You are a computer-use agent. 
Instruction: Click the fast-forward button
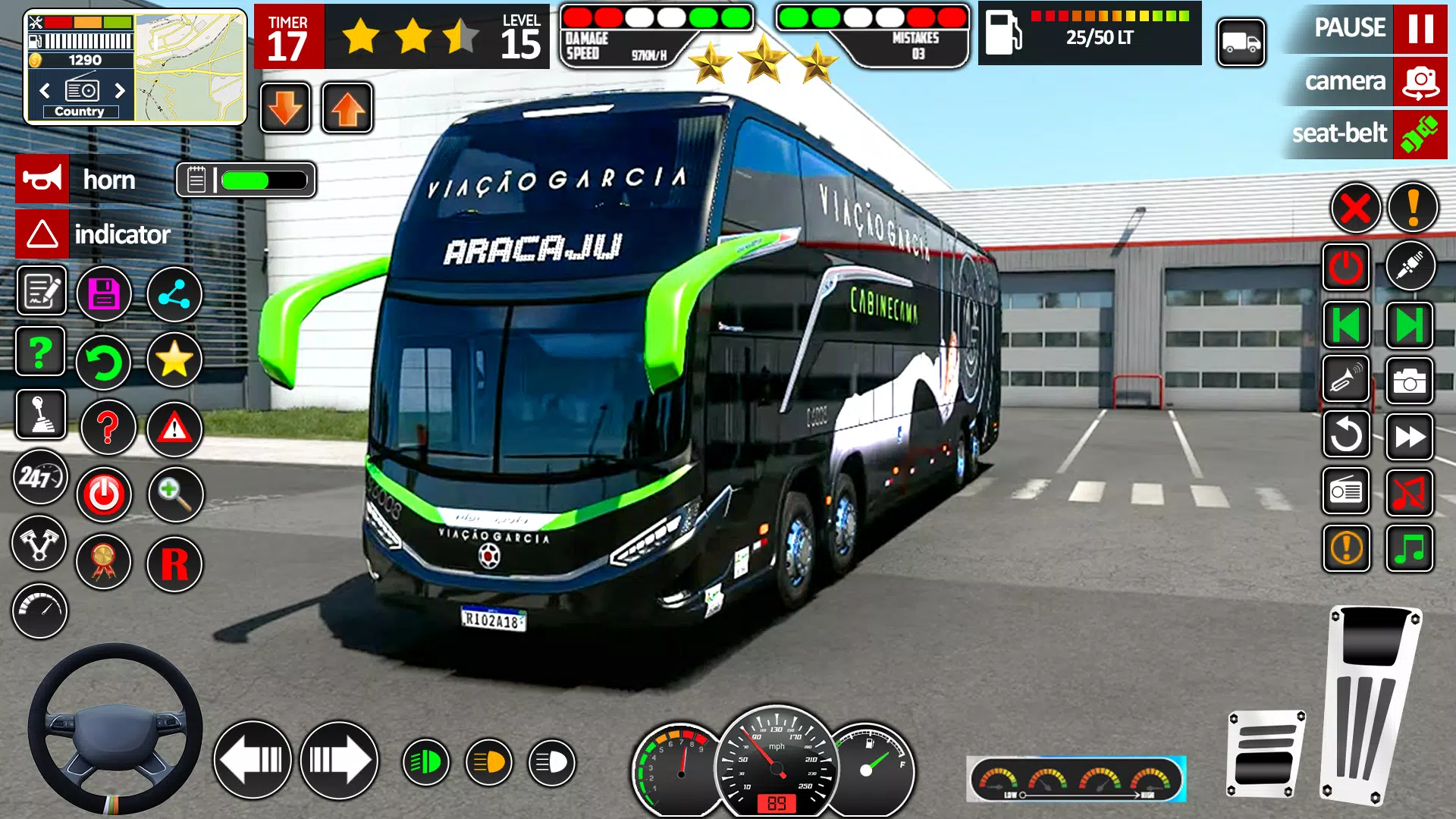tap(1409, 437)
